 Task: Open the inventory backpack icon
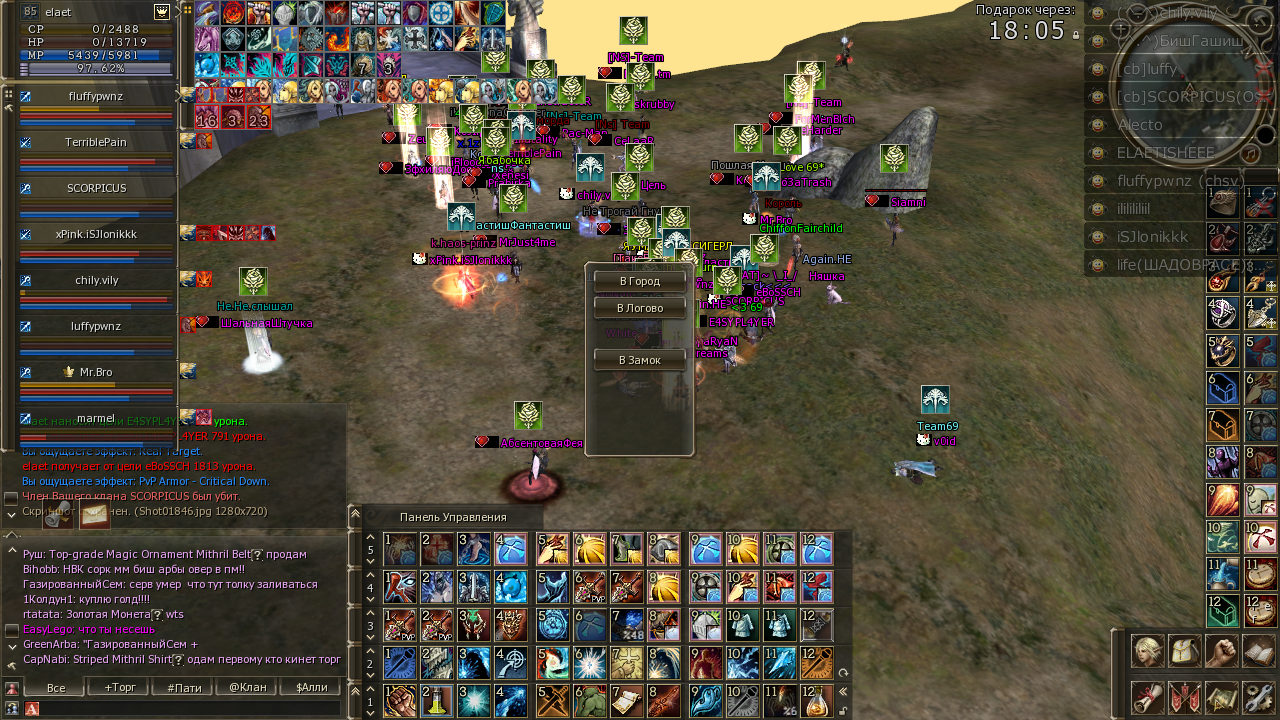1184,651
